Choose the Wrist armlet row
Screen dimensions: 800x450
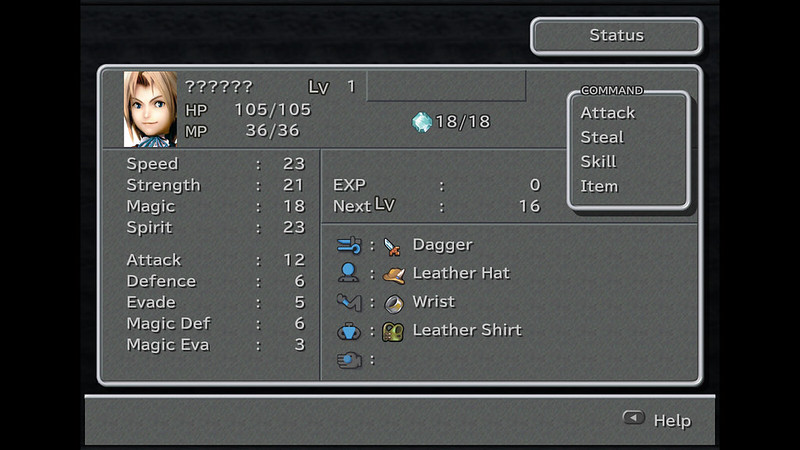[x=433, y=301]
